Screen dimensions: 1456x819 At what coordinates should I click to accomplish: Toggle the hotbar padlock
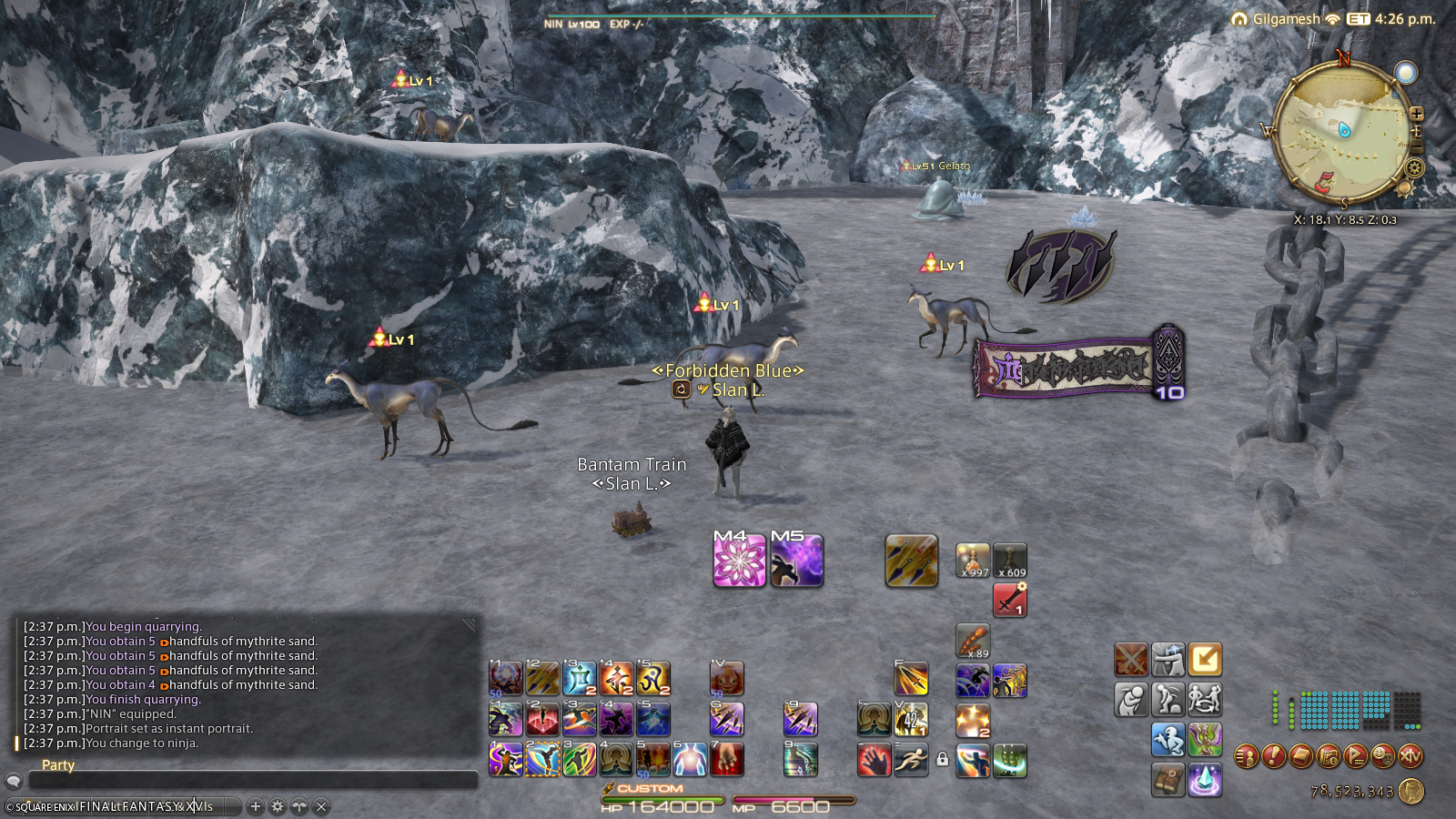click(943, 759)
